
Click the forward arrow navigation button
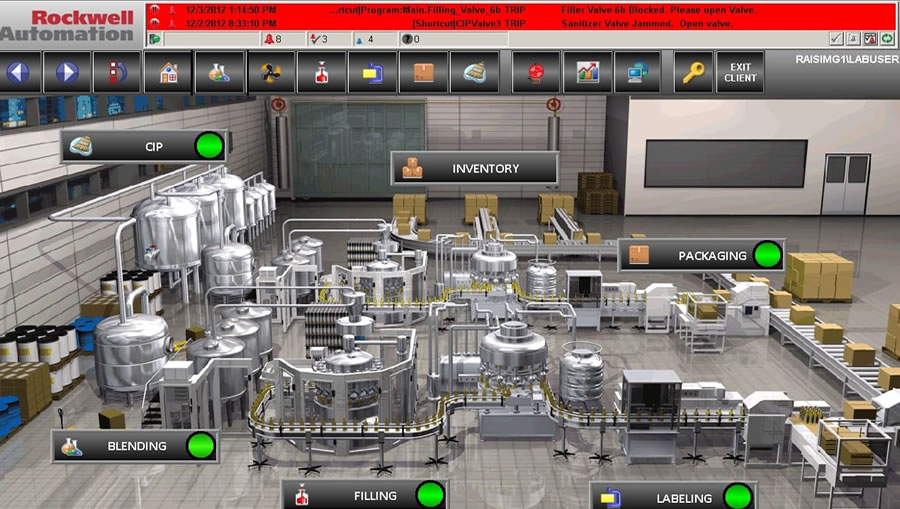(x=66, y=73)
